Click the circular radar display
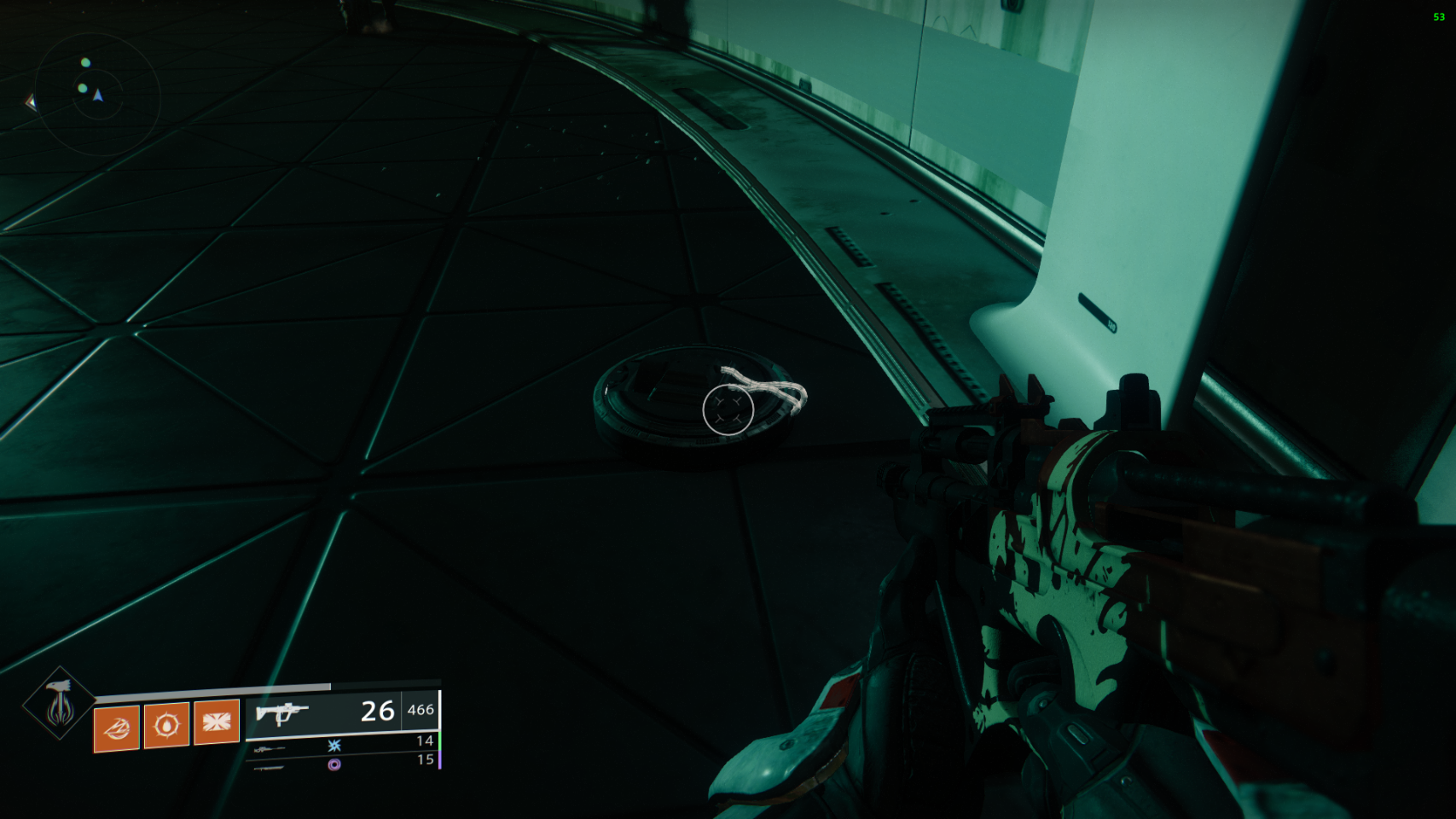 click(x=98, y=94)
